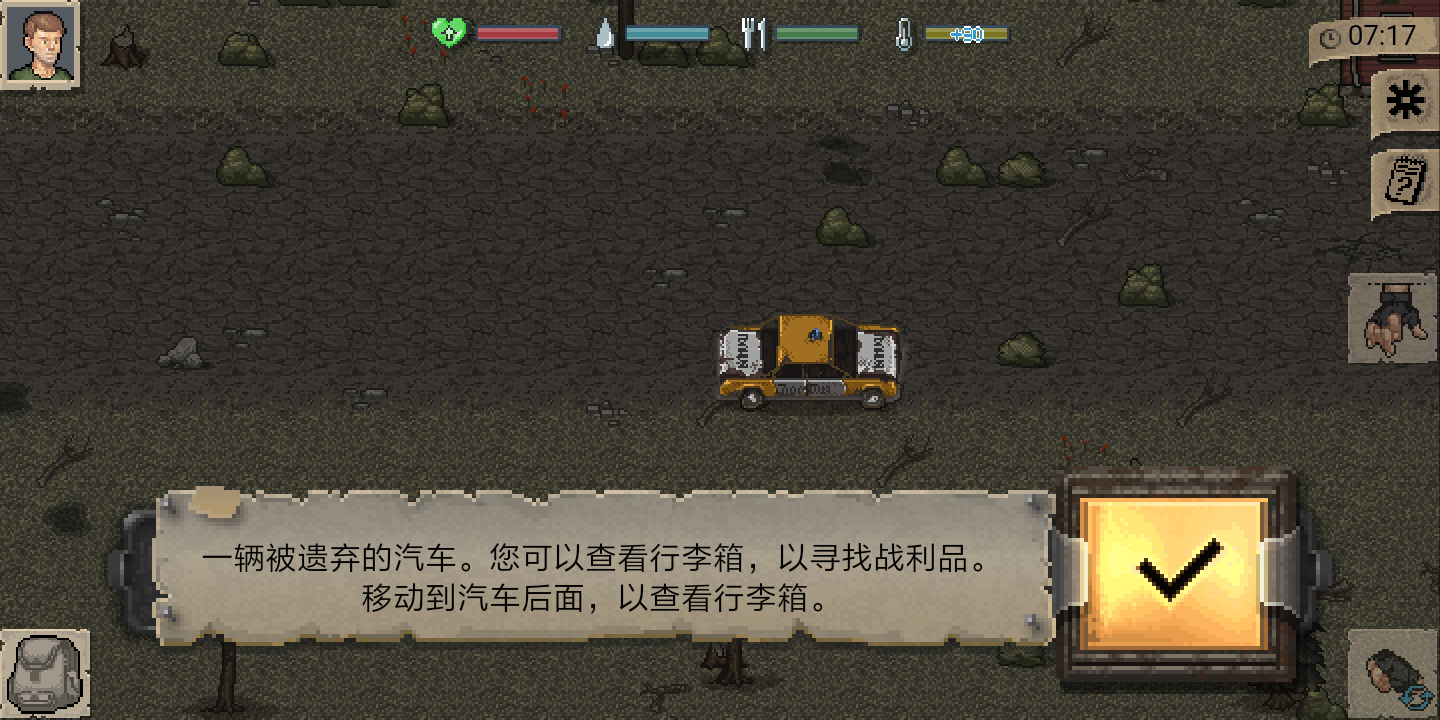Image resolution: width=1440 pixels, height=720 pixels.
Task: Click the green hunger bar
Action: 815,33
